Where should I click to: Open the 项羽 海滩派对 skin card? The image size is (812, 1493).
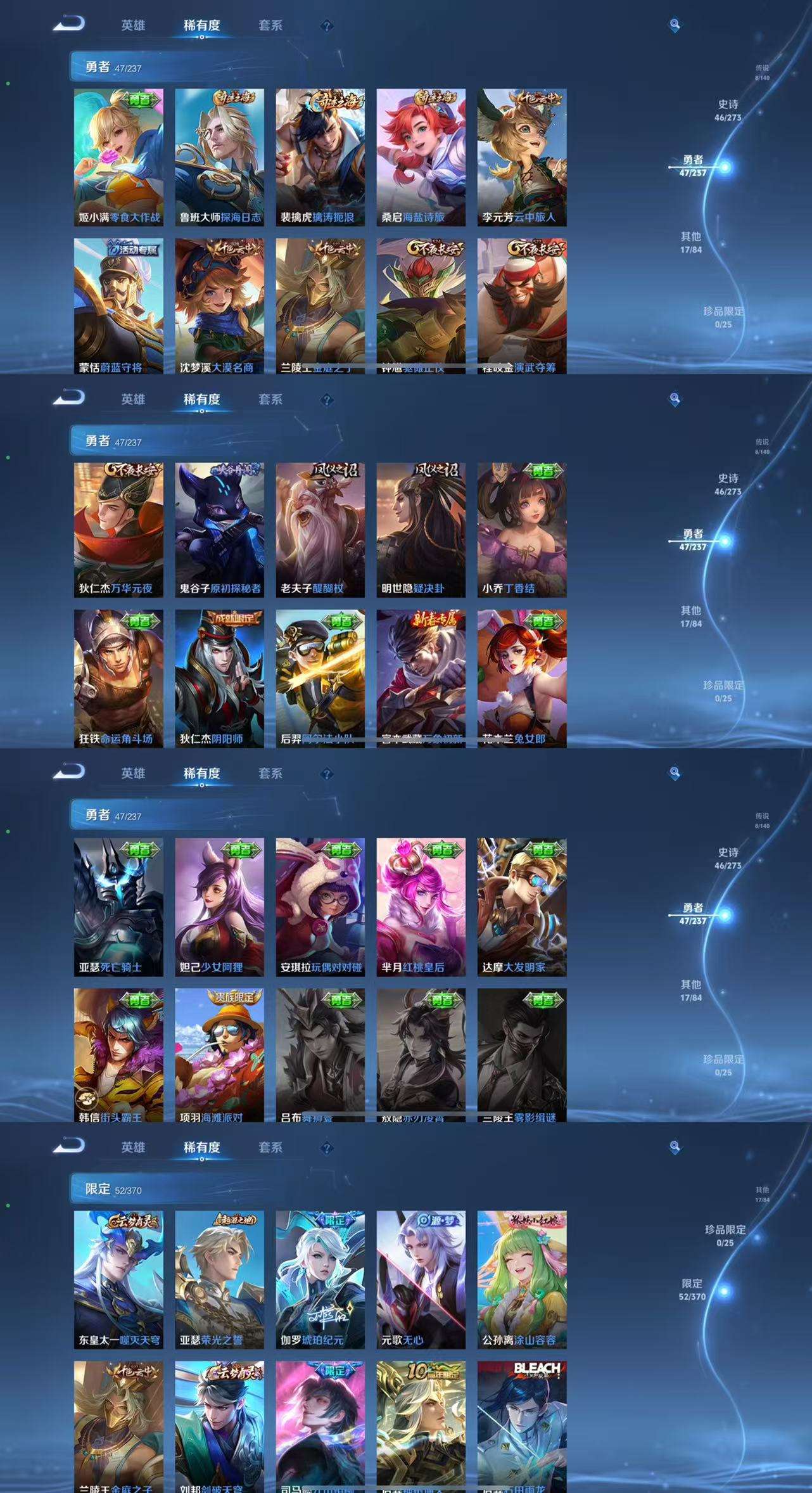(219, 1055)
